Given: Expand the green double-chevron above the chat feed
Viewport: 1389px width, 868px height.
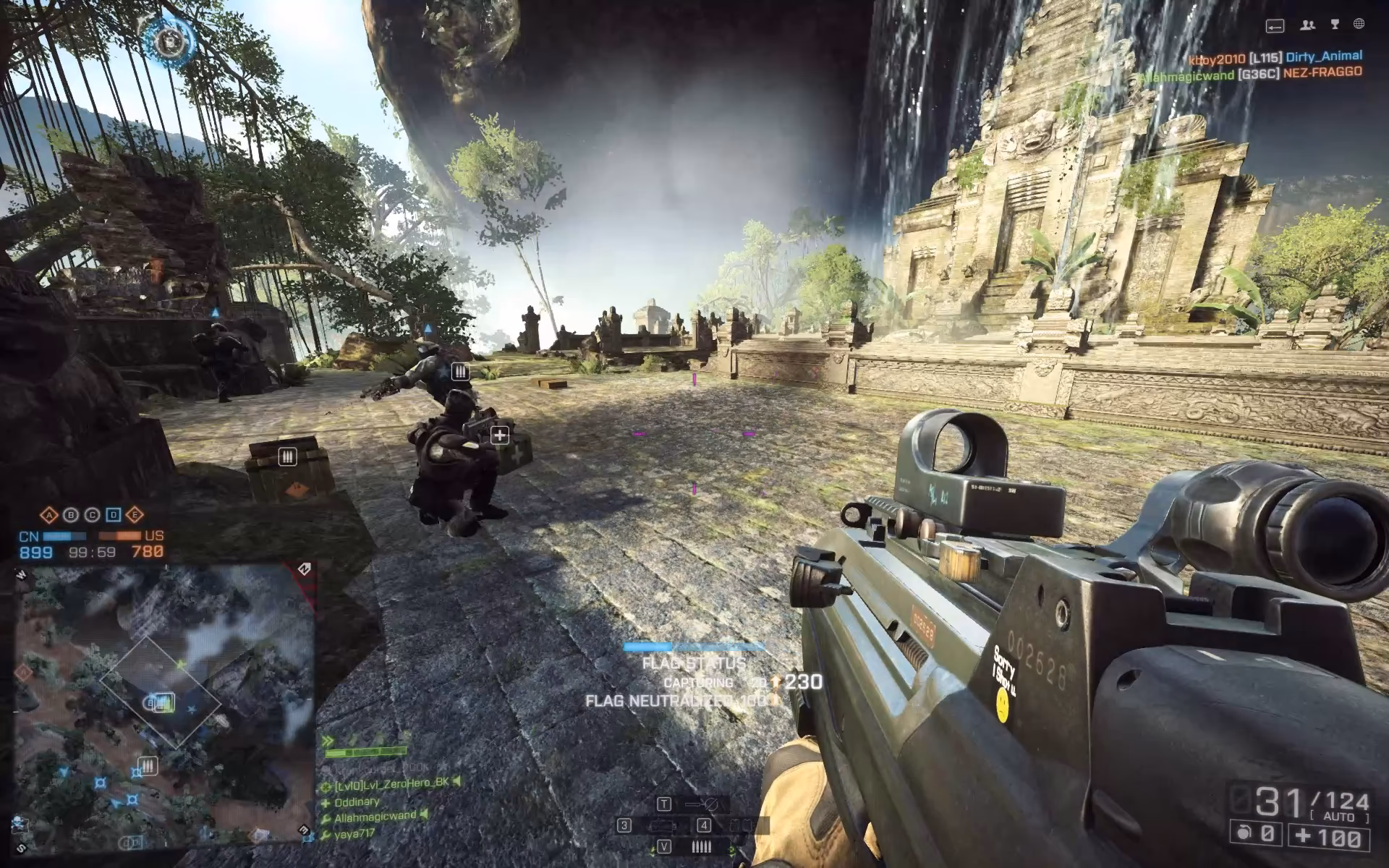Looking at the screenshot, I should coord(327,739).
